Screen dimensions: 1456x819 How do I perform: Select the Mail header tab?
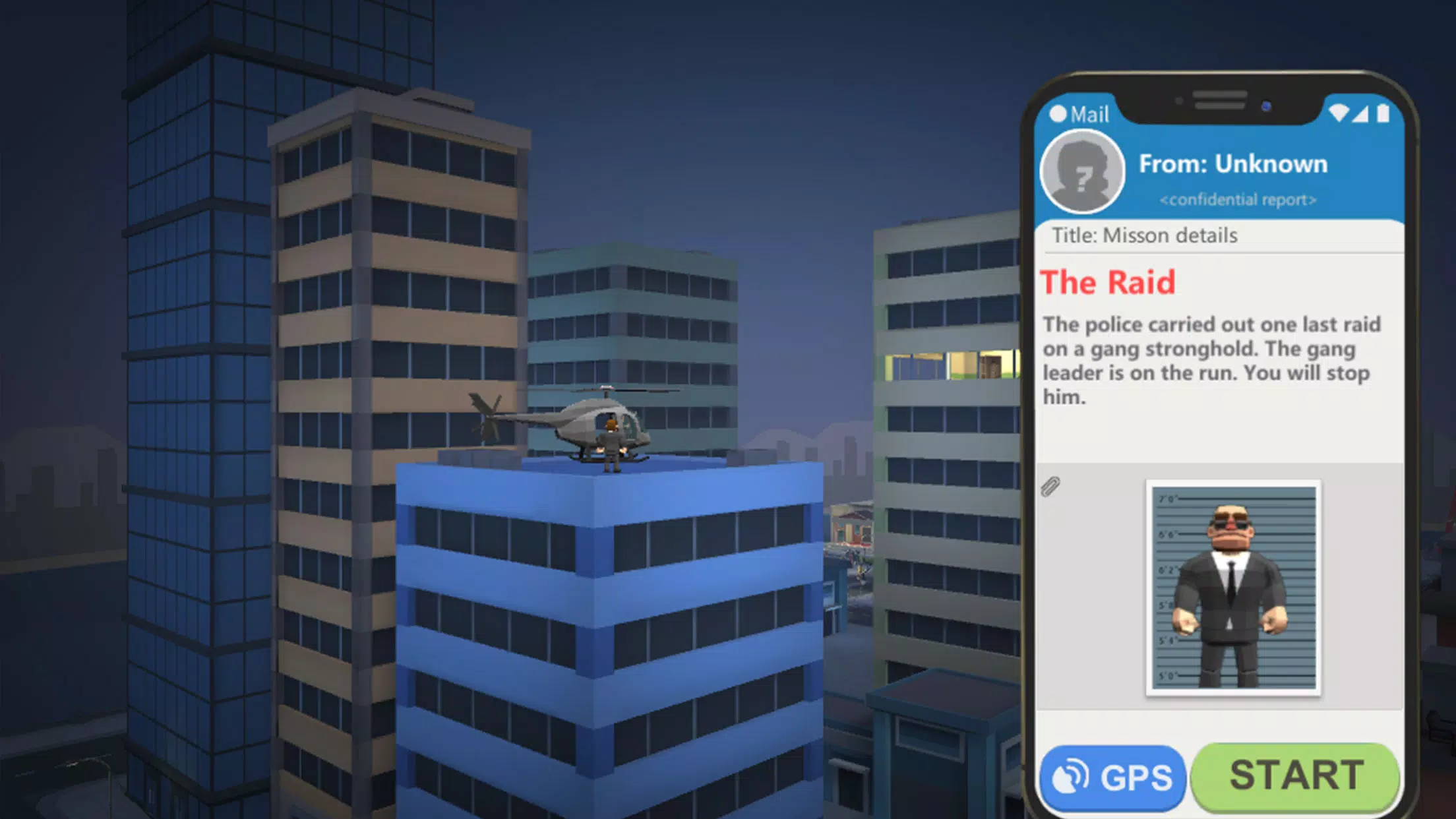point(1089,115)
